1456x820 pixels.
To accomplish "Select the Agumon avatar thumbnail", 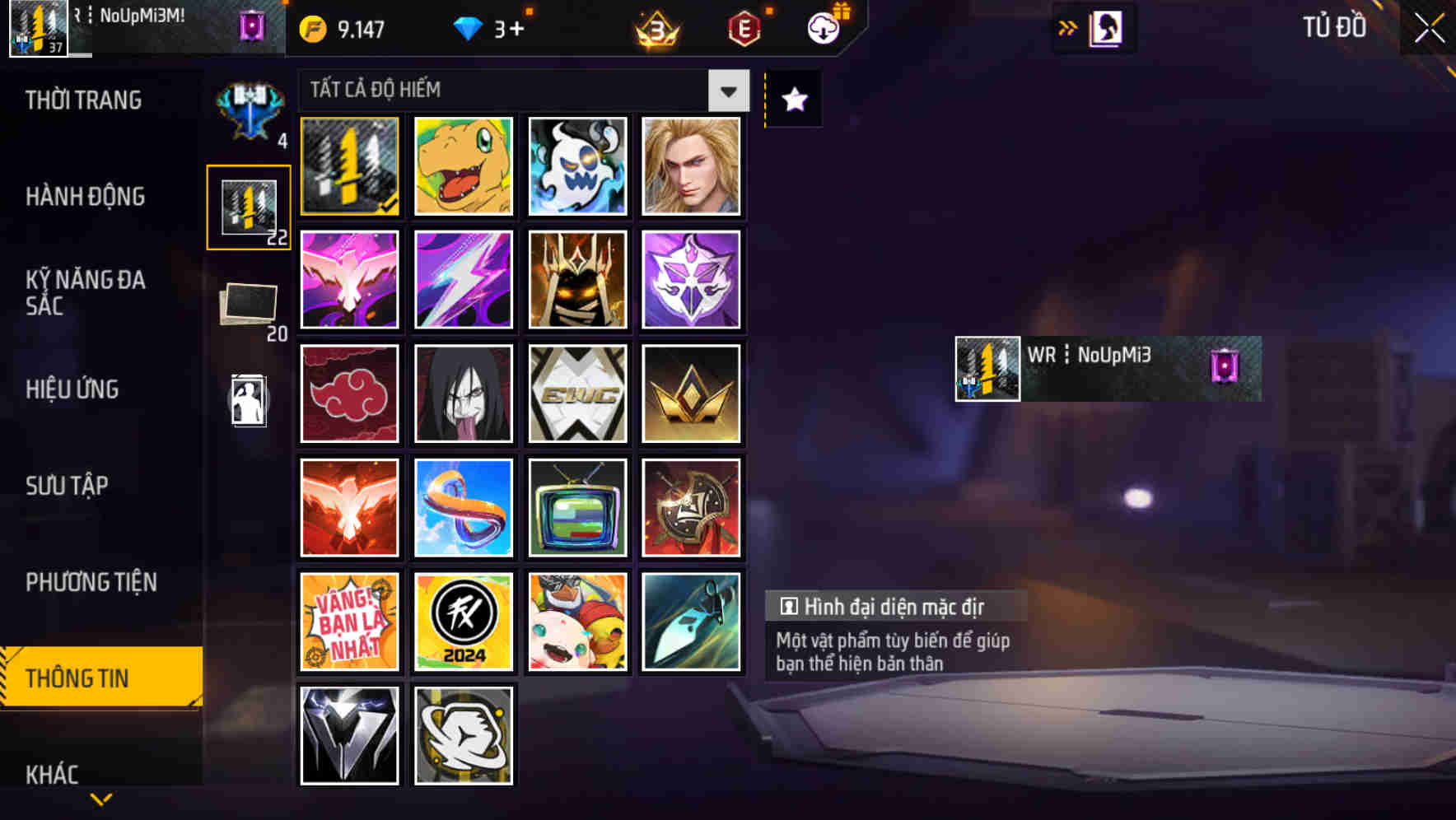I will point(464,166).
